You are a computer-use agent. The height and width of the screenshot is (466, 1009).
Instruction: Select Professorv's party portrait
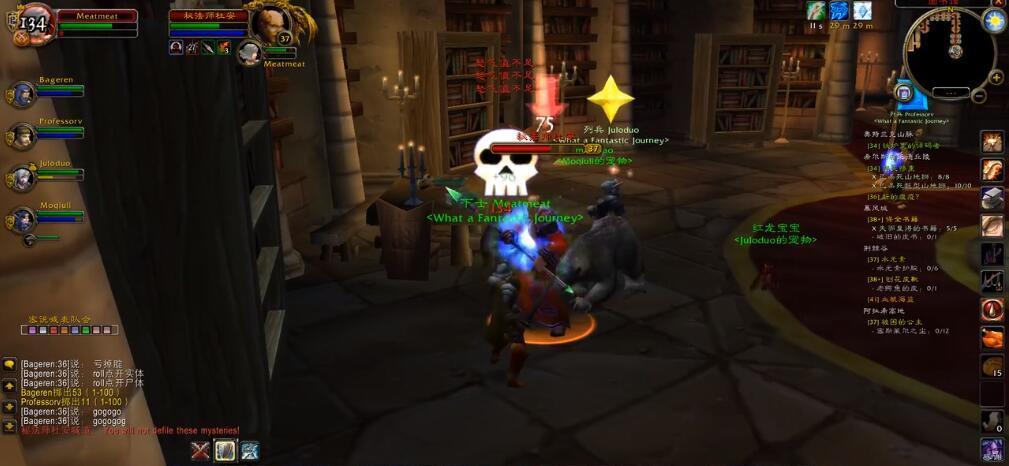point(21,136)
